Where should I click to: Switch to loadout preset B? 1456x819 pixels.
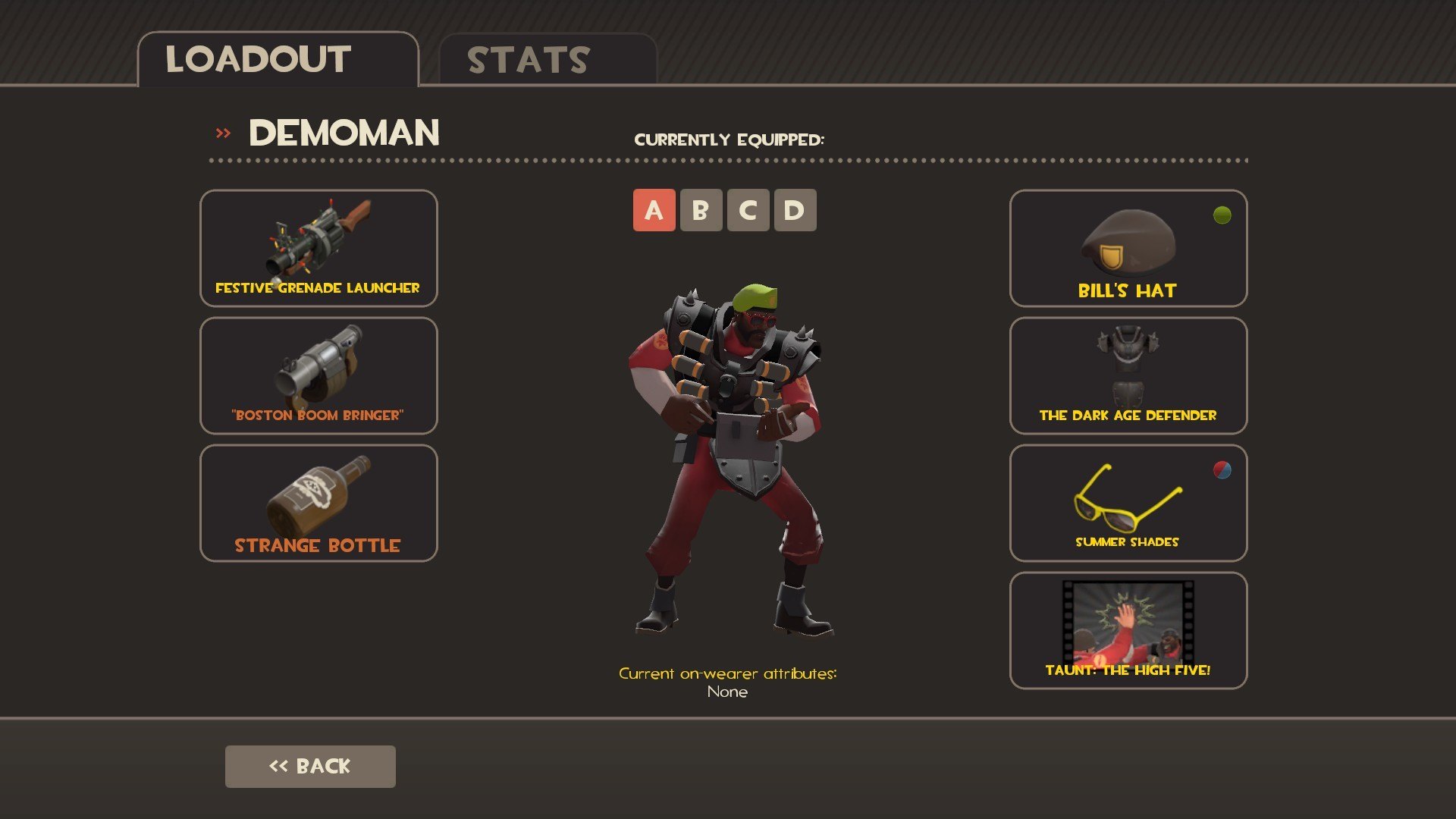[x=701, y=210]
